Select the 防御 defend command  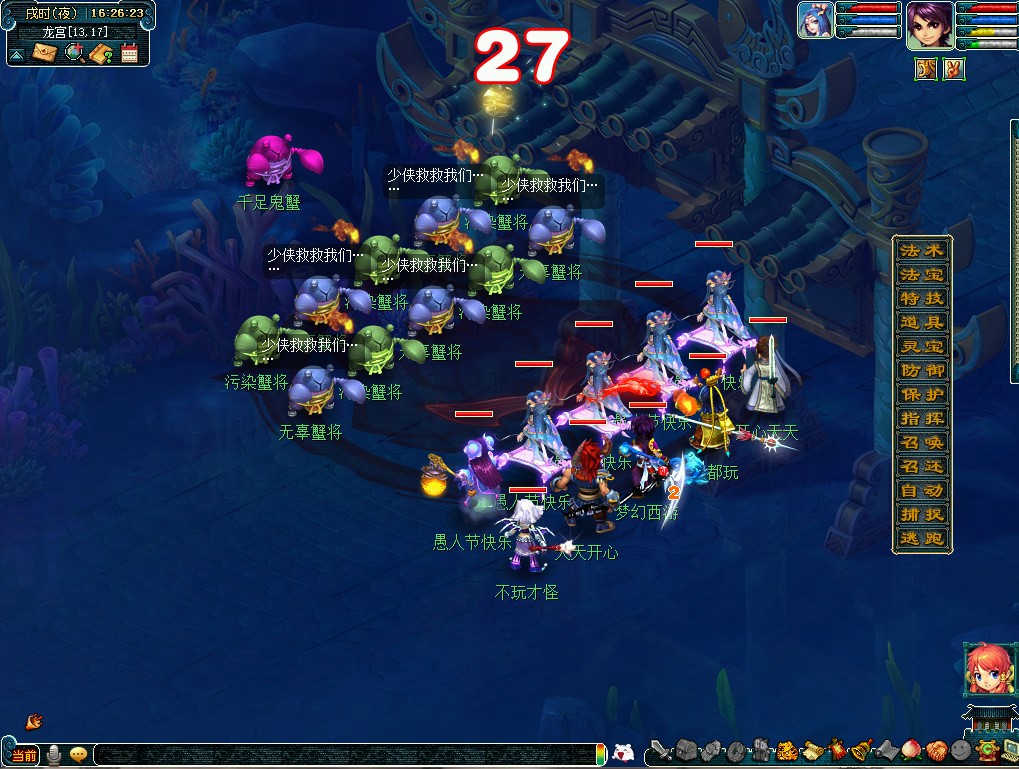(x=921, y=370)
